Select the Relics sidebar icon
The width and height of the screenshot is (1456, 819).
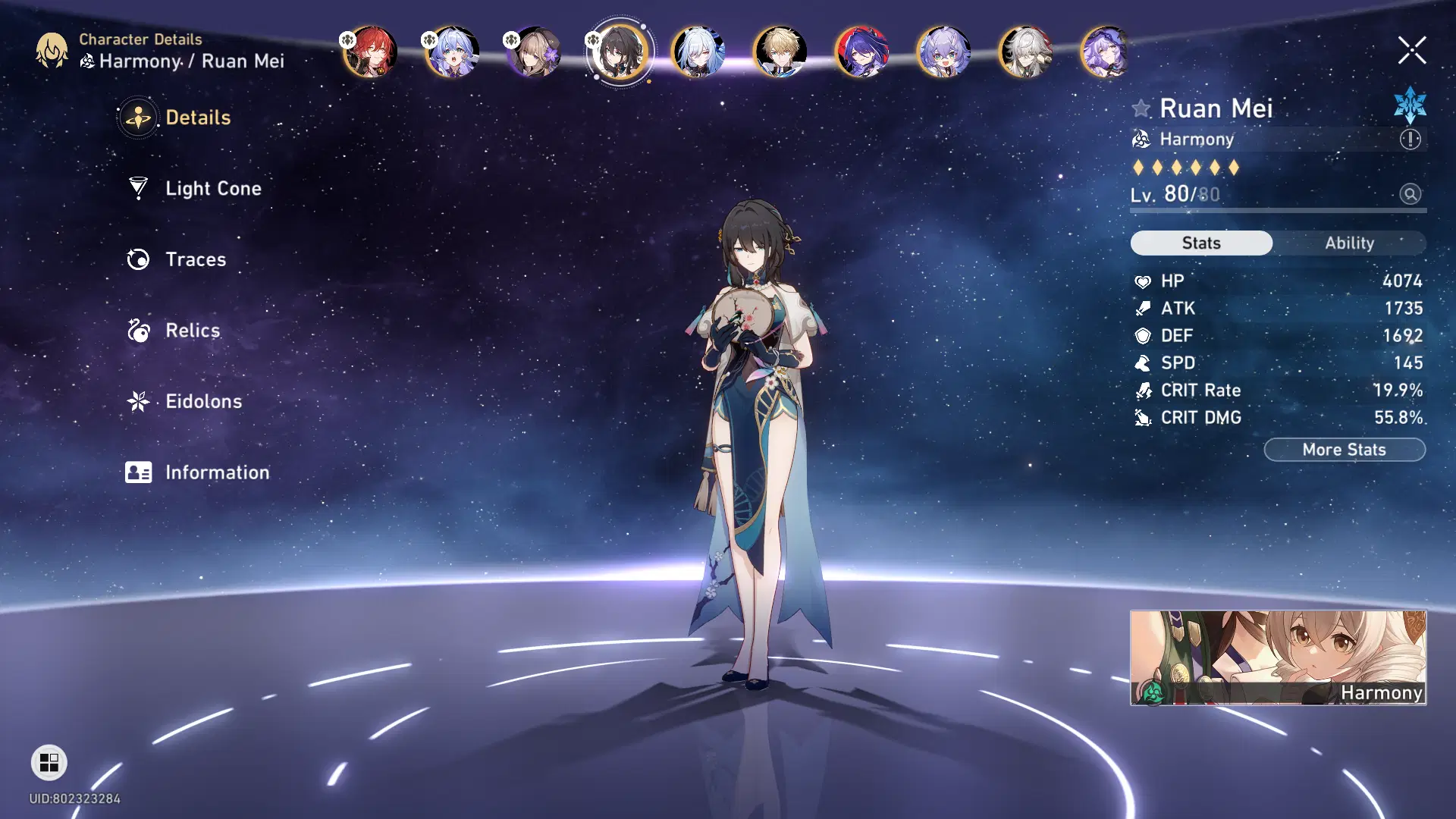pyautogui.click(x=137, y=331)
